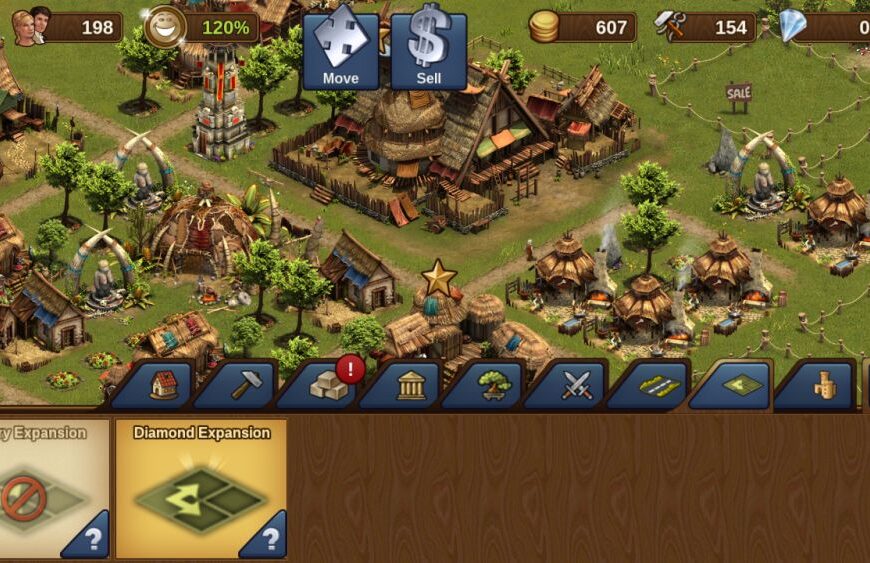870x563 pixels.
Task: Open the goods buildings tab with alert badge
Action: 329,386
